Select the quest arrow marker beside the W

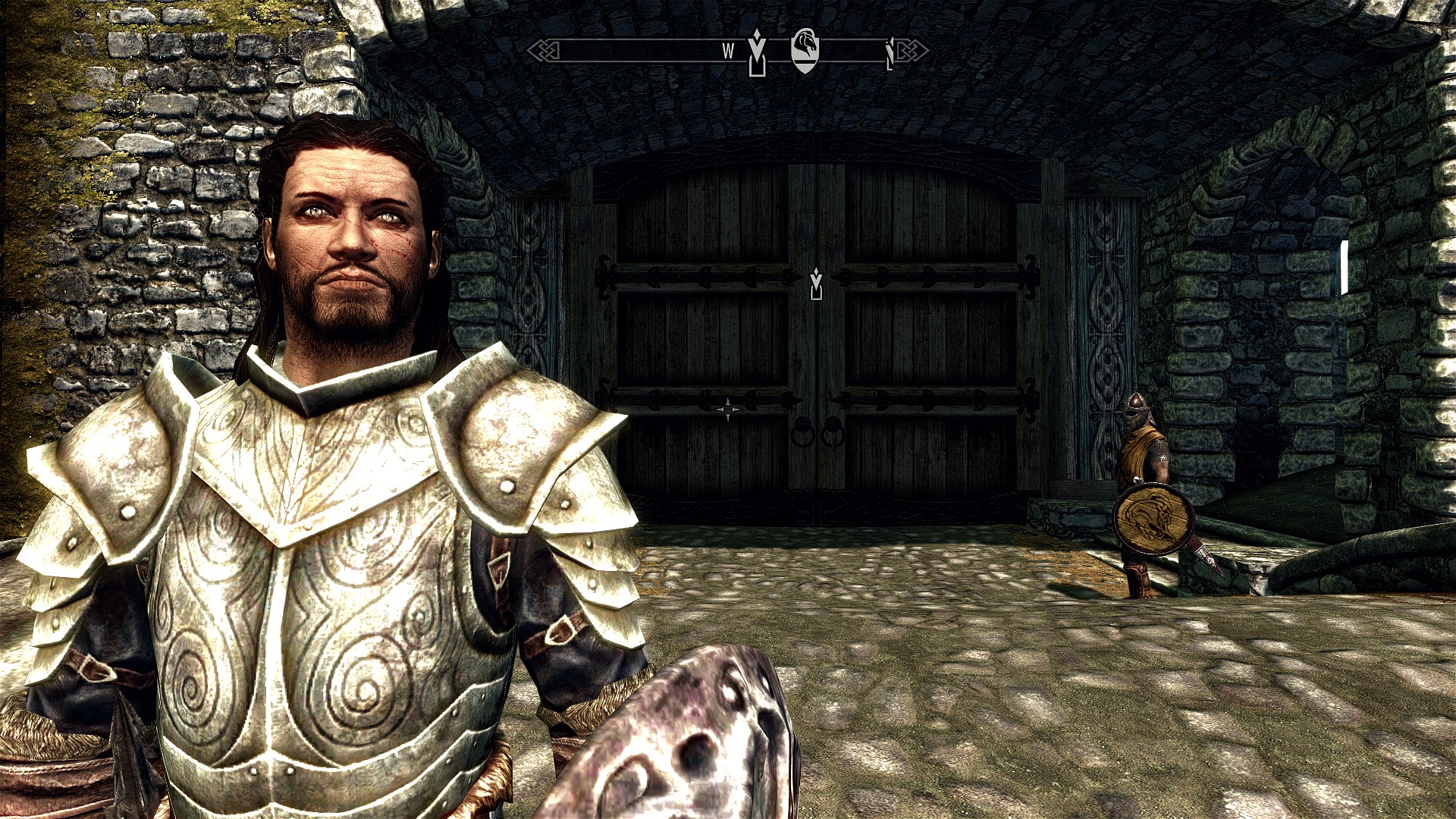click(756, 52)
